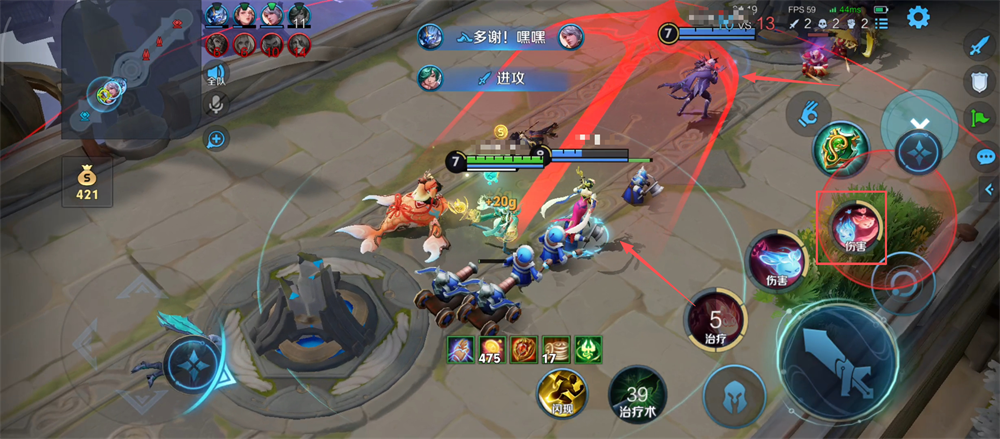Toggle the 全队 team speaker channel
Image resolution: width=1000 pixels, height=439 pixels.
pos(215,75)
